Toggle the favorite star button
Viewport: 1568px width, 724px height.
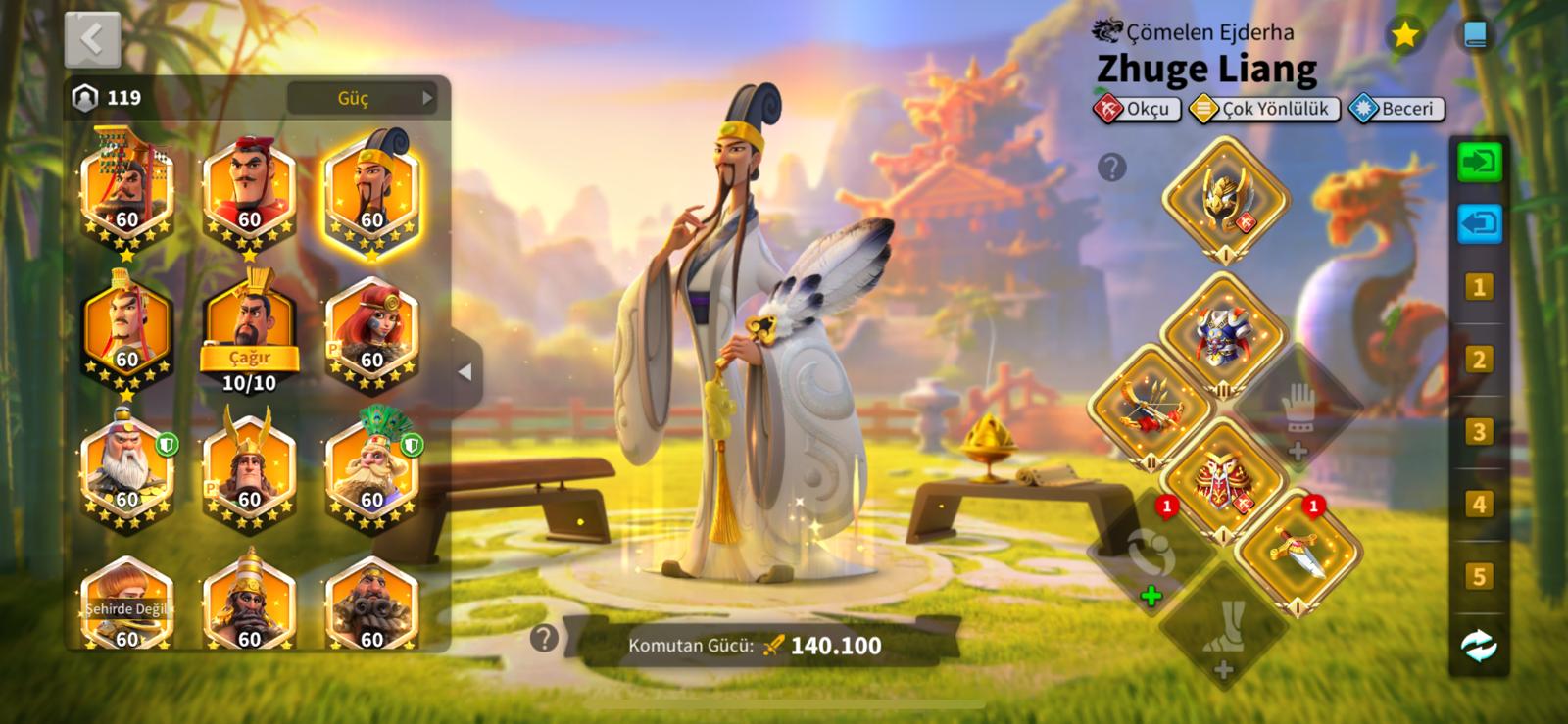[x=1404, y=35]
